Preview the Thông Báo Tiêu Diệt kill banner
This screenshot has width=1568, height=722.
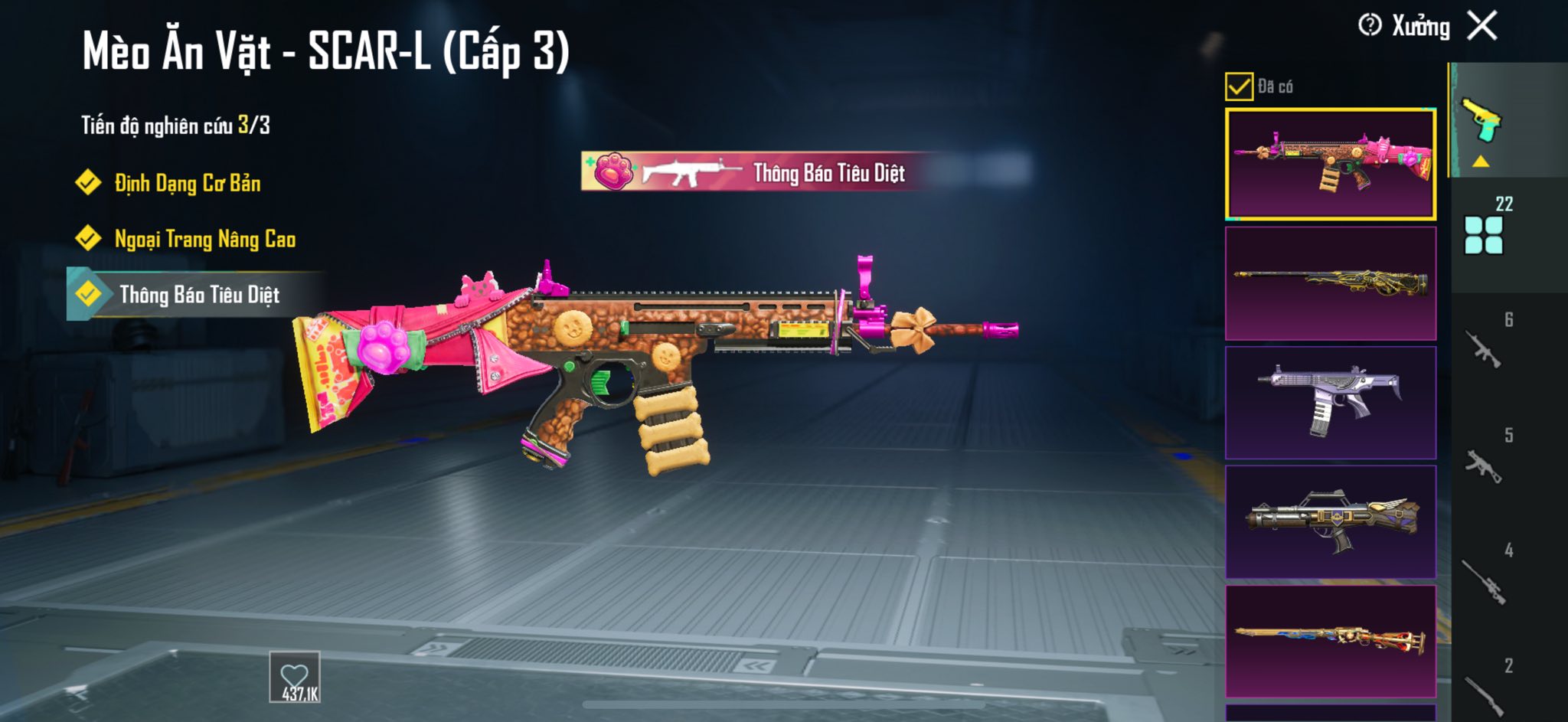tap(754, 172)
